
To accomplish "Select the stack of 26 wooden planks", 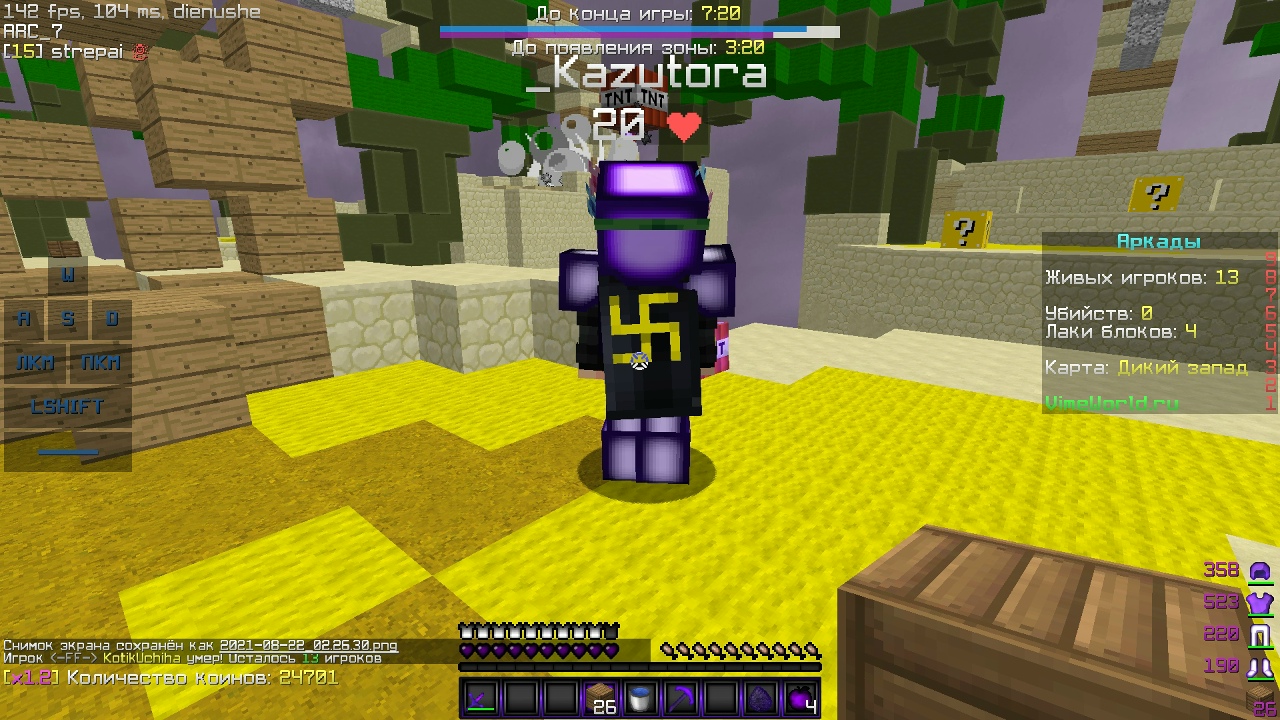I will (x=601, y=697).
